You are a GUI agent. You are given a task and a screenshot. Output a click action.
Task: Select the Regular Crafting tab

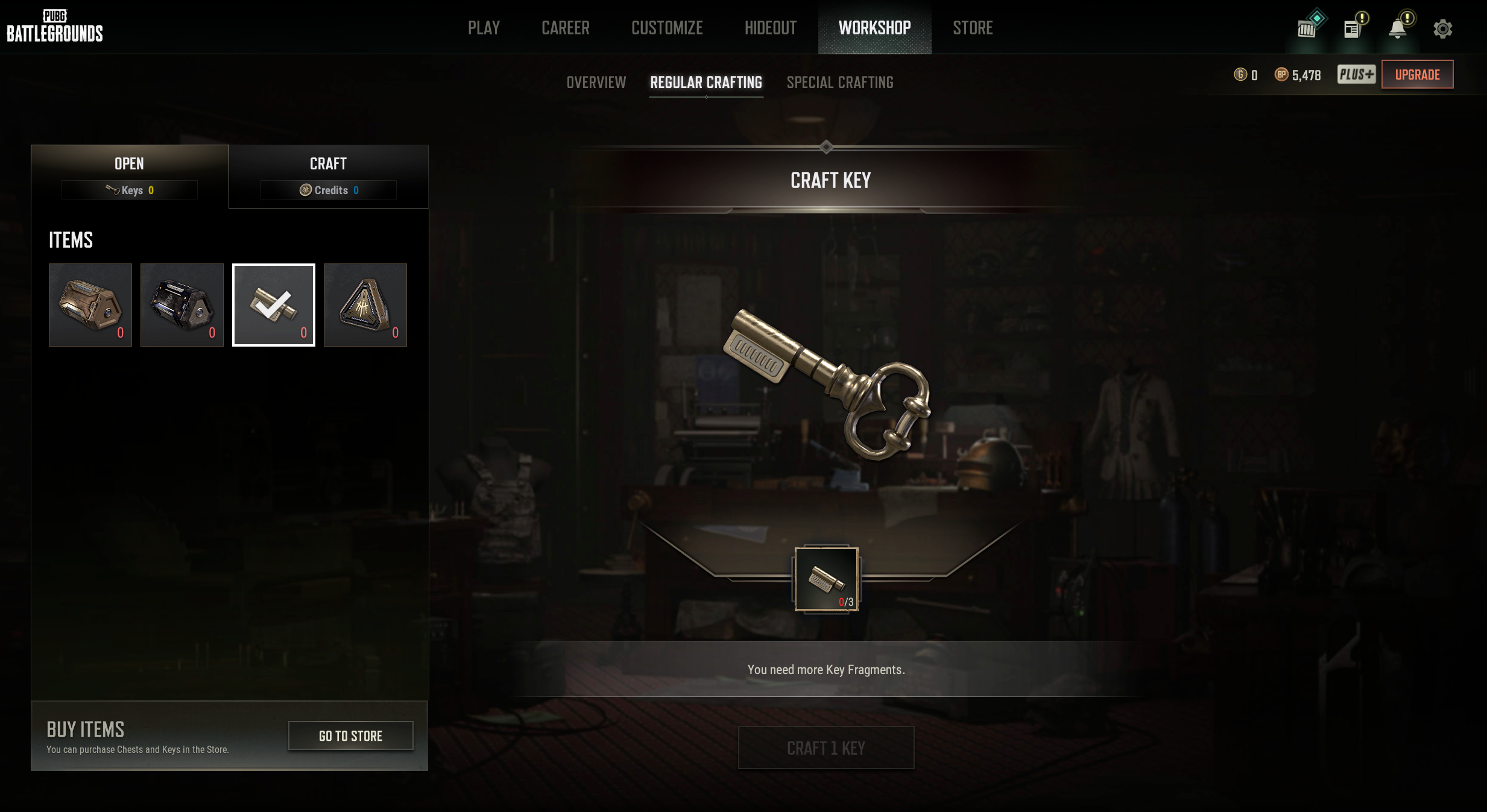(x=706, y=83)
